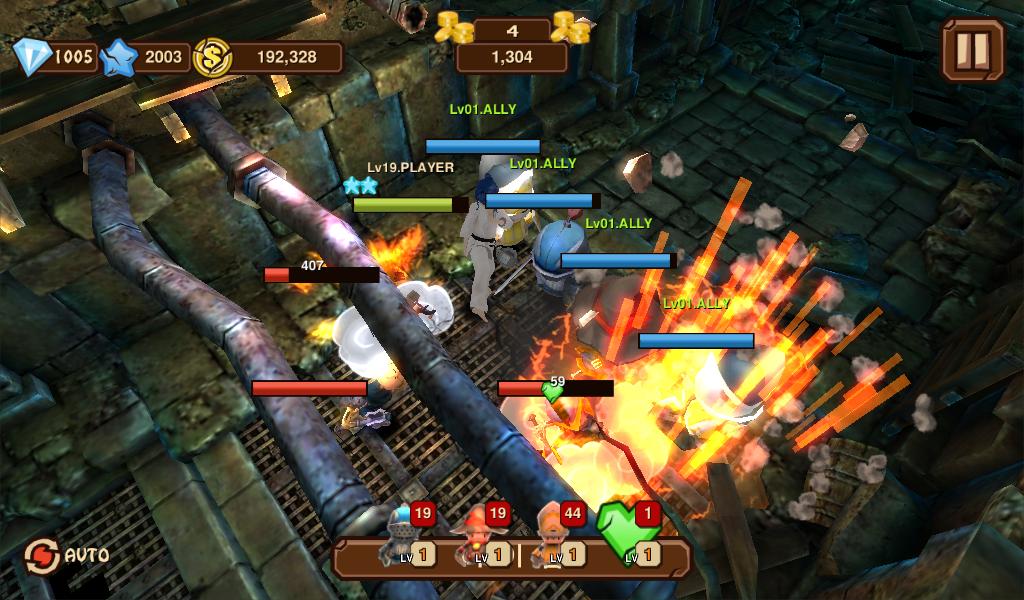Image resolution: width=1024 pixels, height=600 pixels.
Task: Summon the blue-helmet knight unit
Action: 405,540
